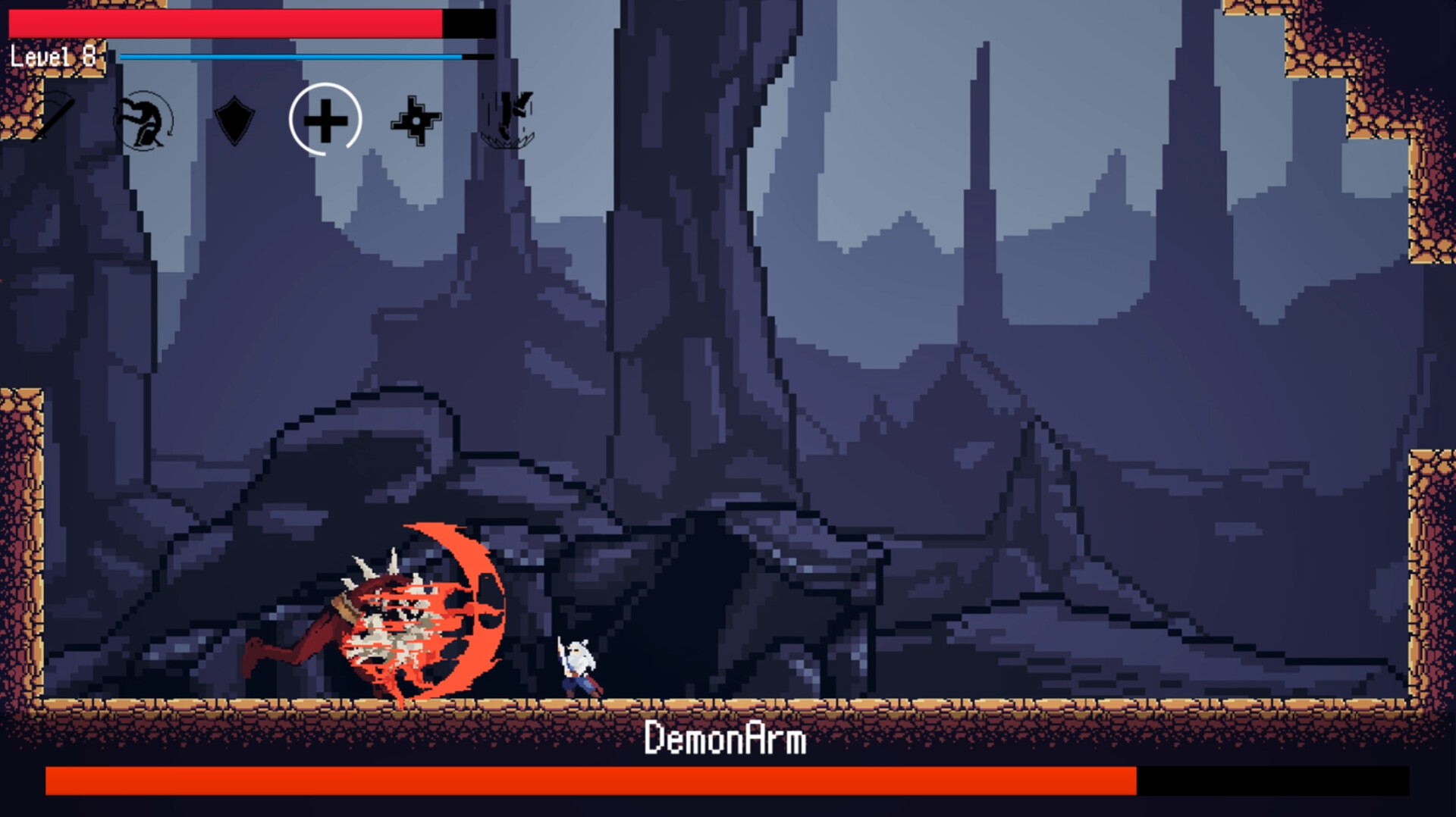This screenshot has height=817, width=1456.
Task: Select the shuriken throw ability icon
Action: 416,121
